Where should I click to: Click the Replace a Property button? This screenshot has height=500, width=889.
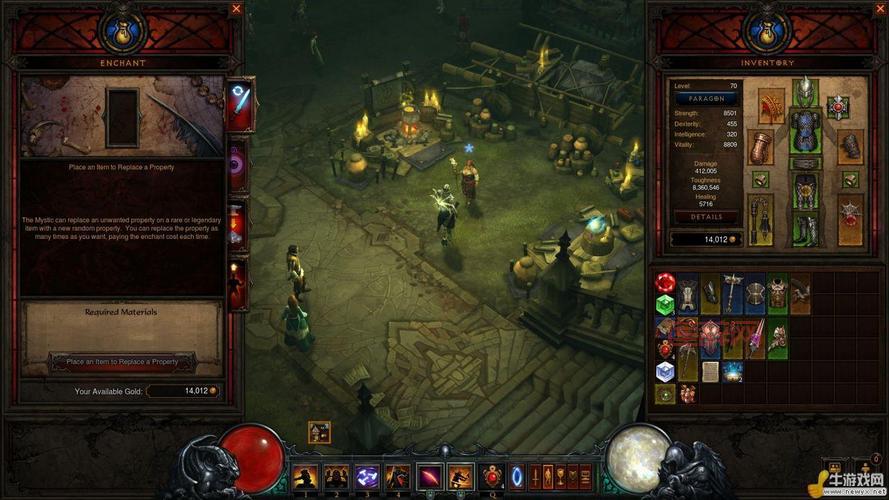click(122, 361)
